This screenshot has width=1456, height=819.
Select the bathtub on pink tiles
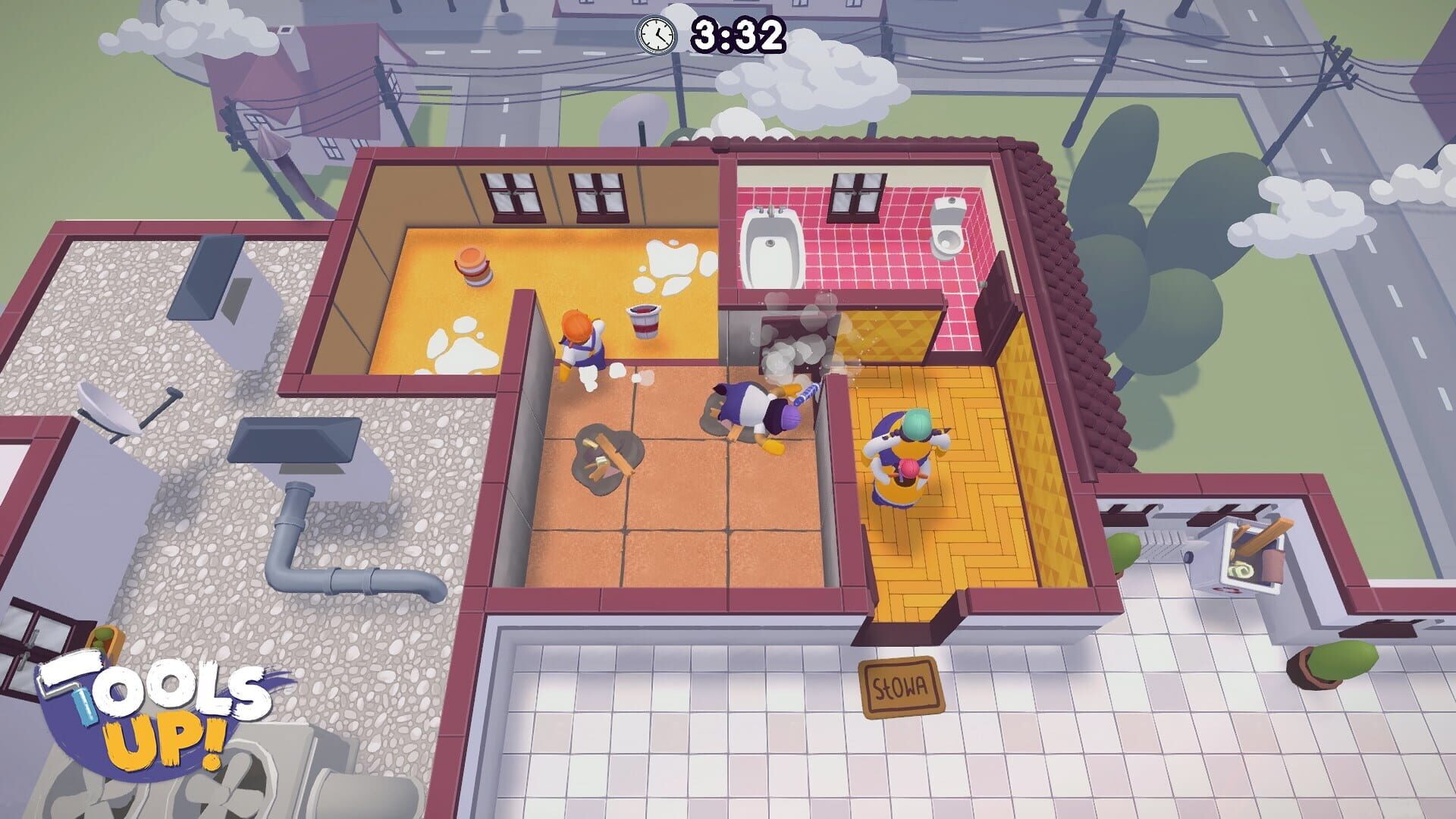(772, 246)
